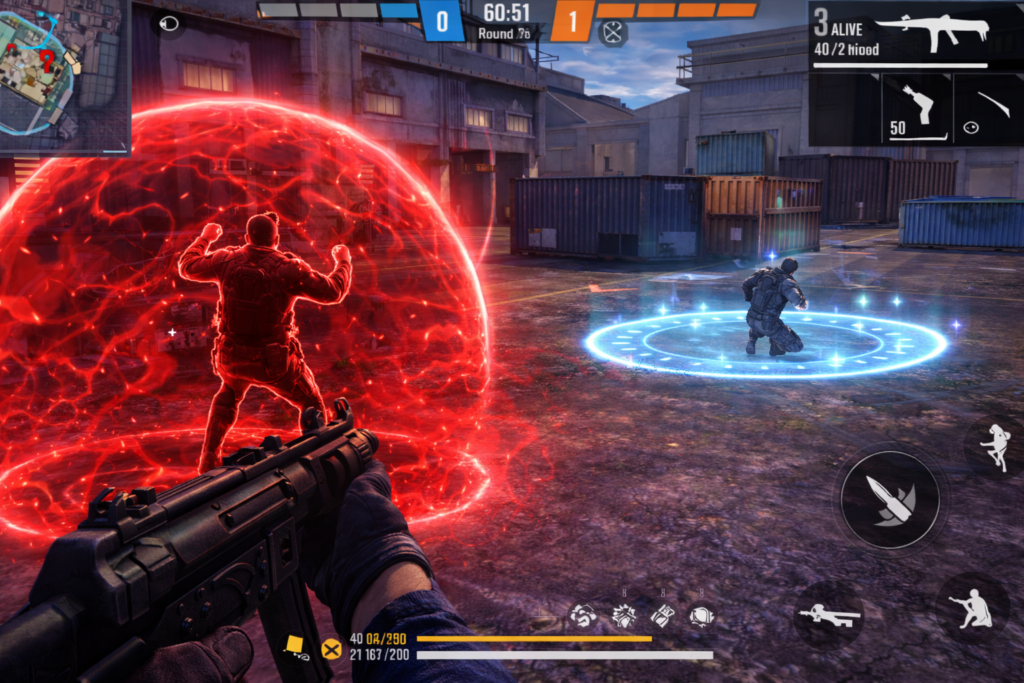Click the orange X icon beside ammo count
The image size is (1024, 683).
click(x=331, y=649)
